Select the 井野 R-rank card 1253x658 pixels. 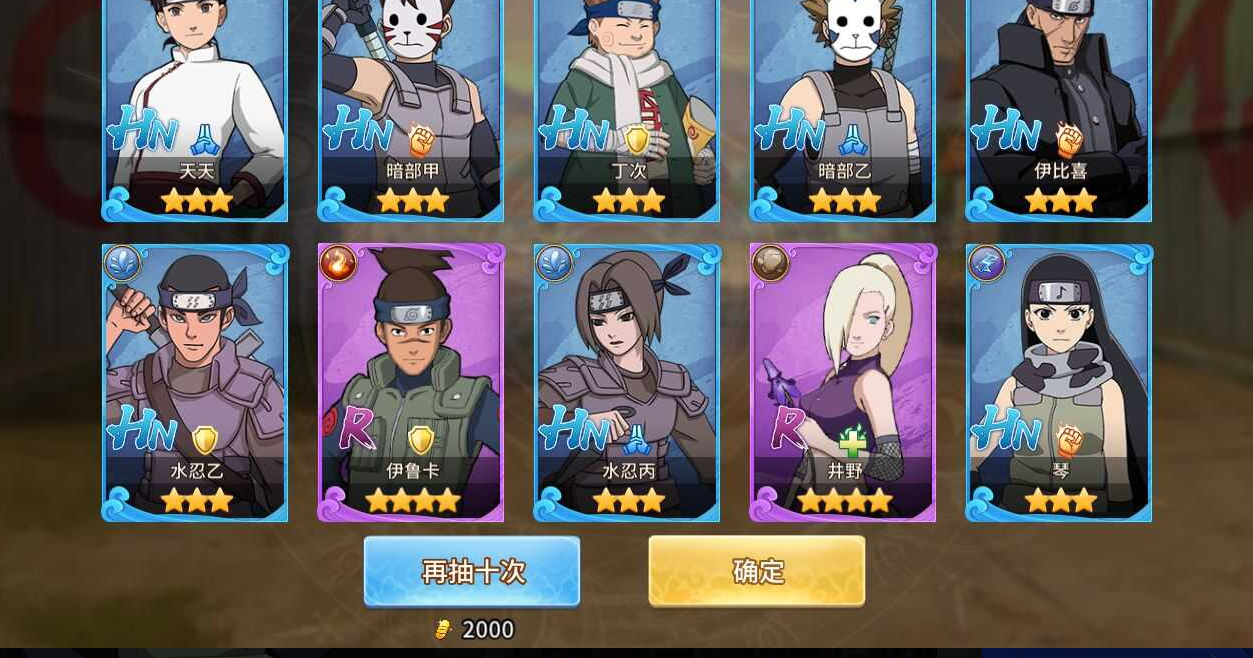(x=843, y=382)
